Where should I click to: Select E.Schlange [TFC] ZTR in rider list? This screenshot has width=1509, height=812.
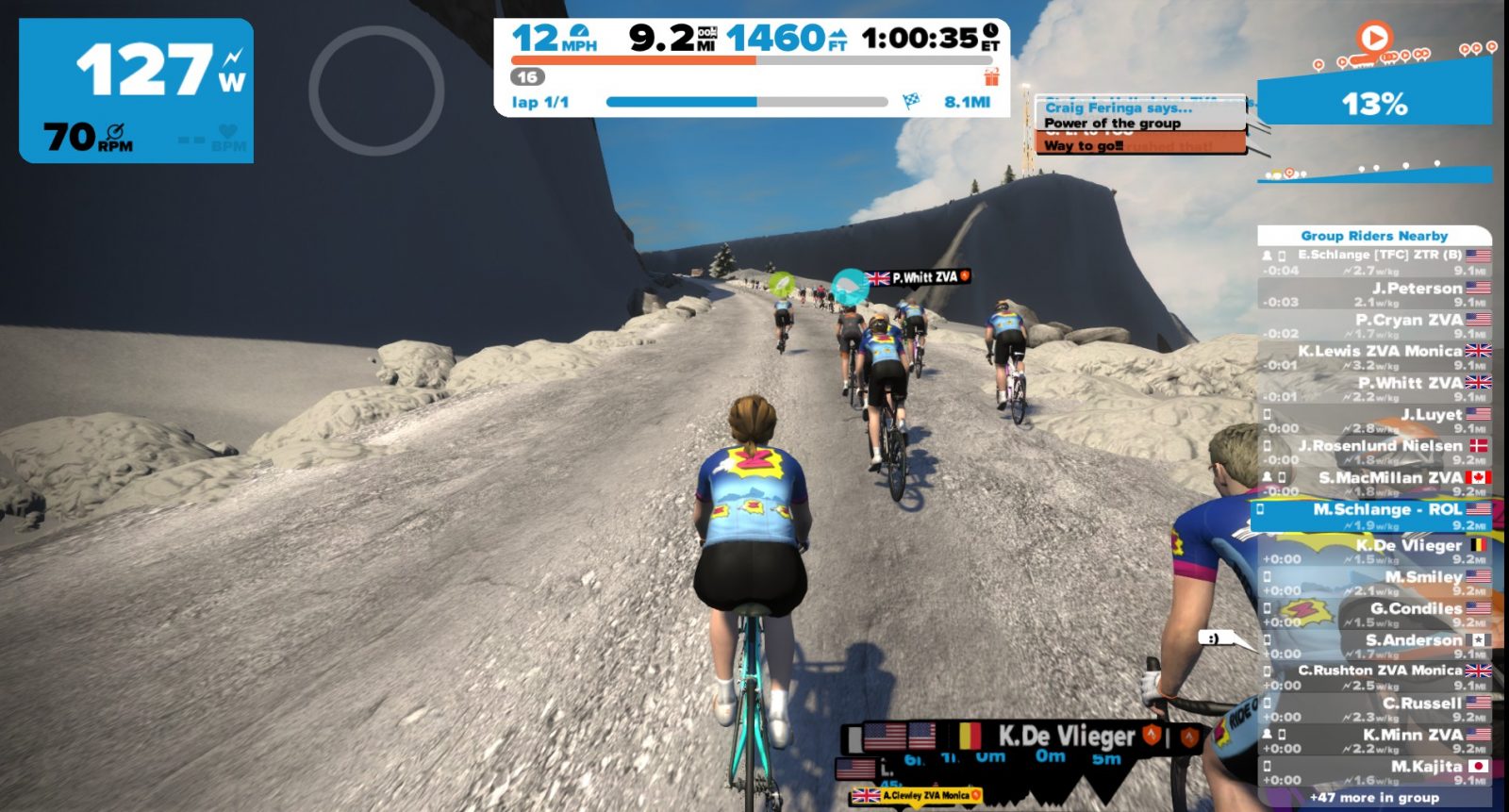[1375, 262]
